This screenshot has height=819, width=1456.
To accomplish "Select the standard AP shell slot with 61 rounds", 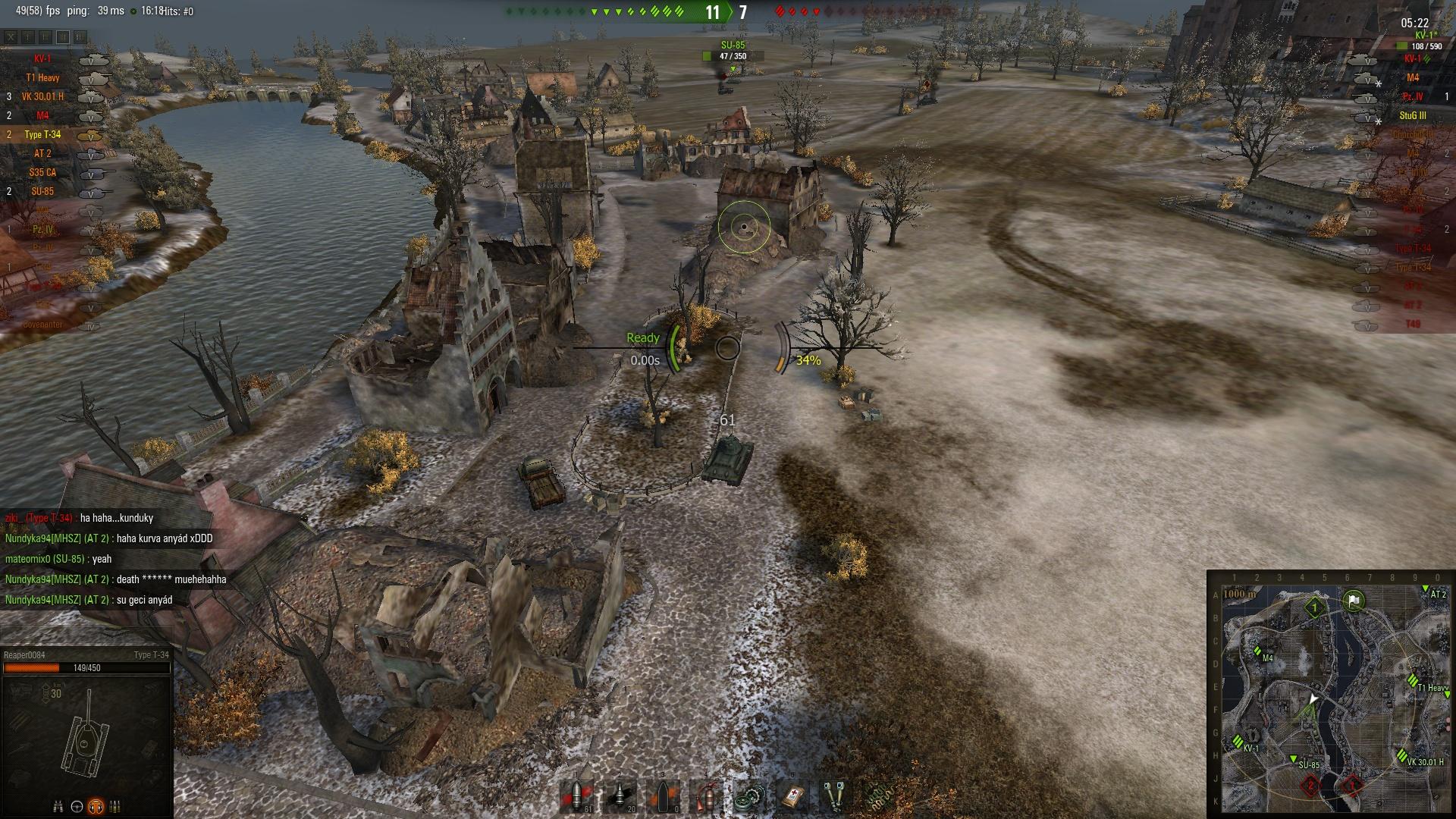I will (x=576, y=798).
